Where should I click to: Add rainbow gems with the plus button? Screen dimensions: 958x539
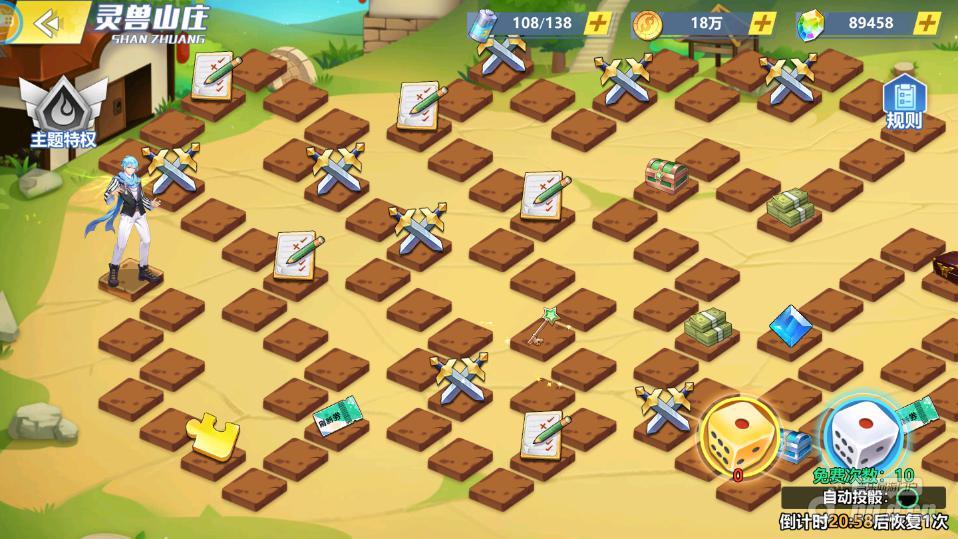(x=929, y=24)
